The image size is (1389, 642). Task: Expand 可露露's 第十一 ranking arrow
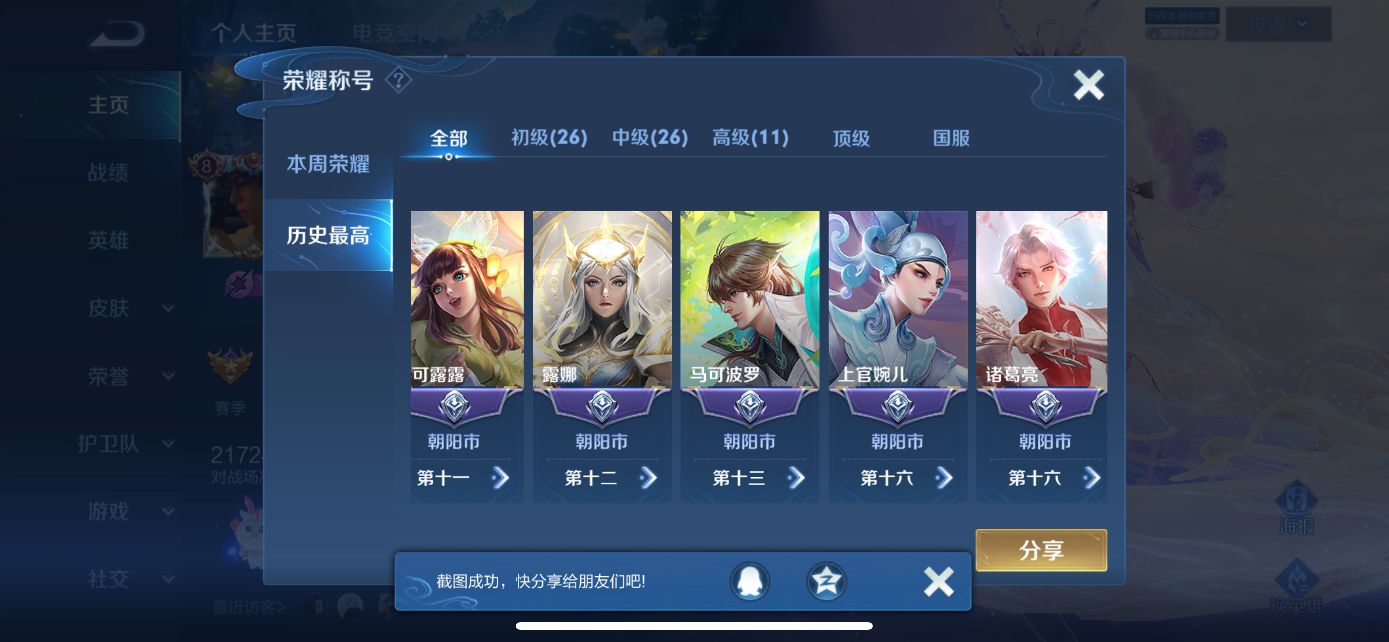coord(500,478)
